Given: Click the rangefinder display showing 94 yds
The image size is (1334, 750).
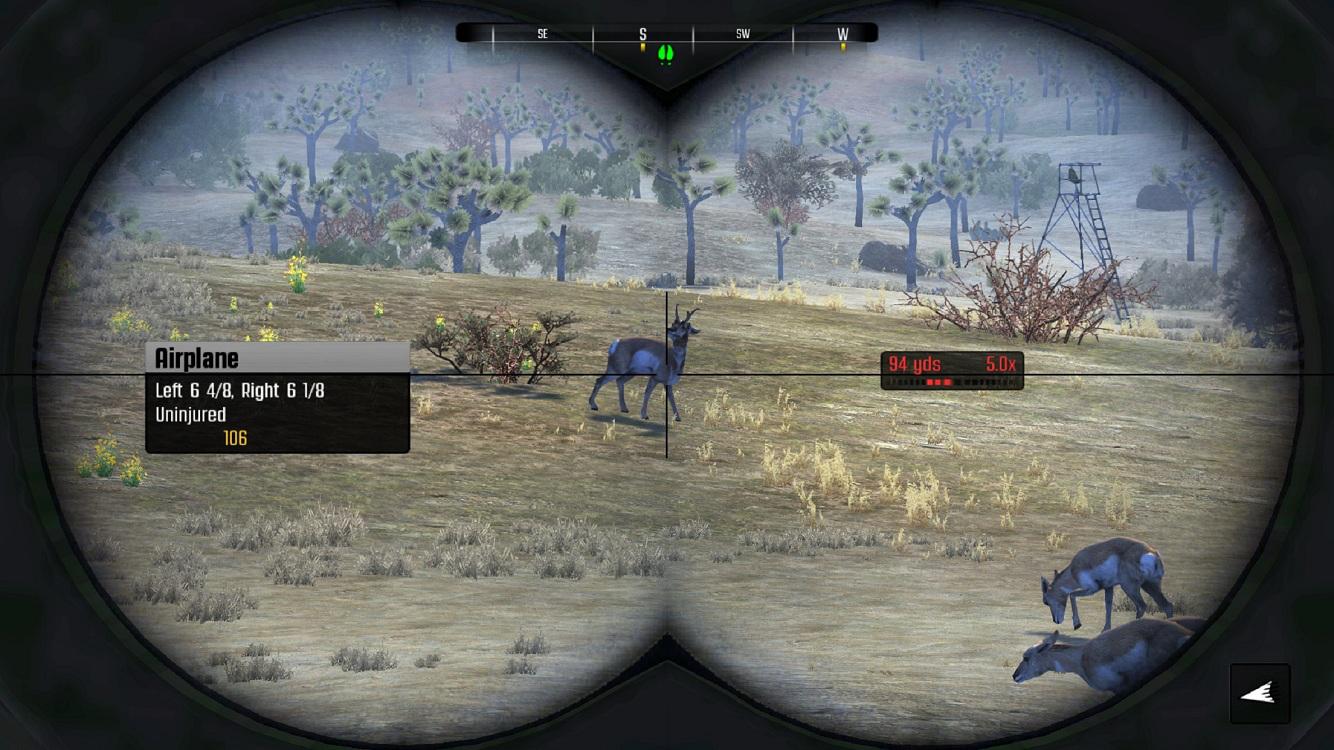Looking at the screenshot, I should pyautogui.click(x=916, y=364).
